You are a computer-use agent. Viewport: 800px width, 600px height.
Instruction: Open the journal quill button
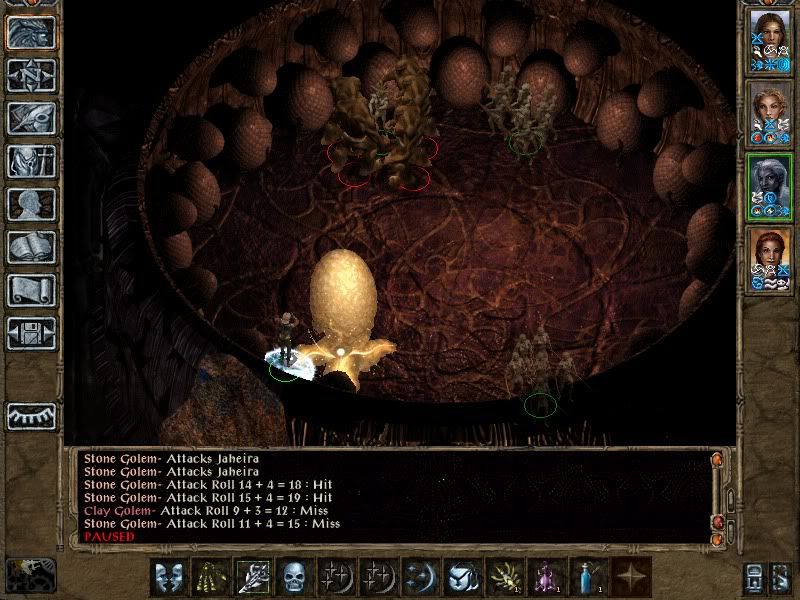pyautogui.click(x=31, y=118)
